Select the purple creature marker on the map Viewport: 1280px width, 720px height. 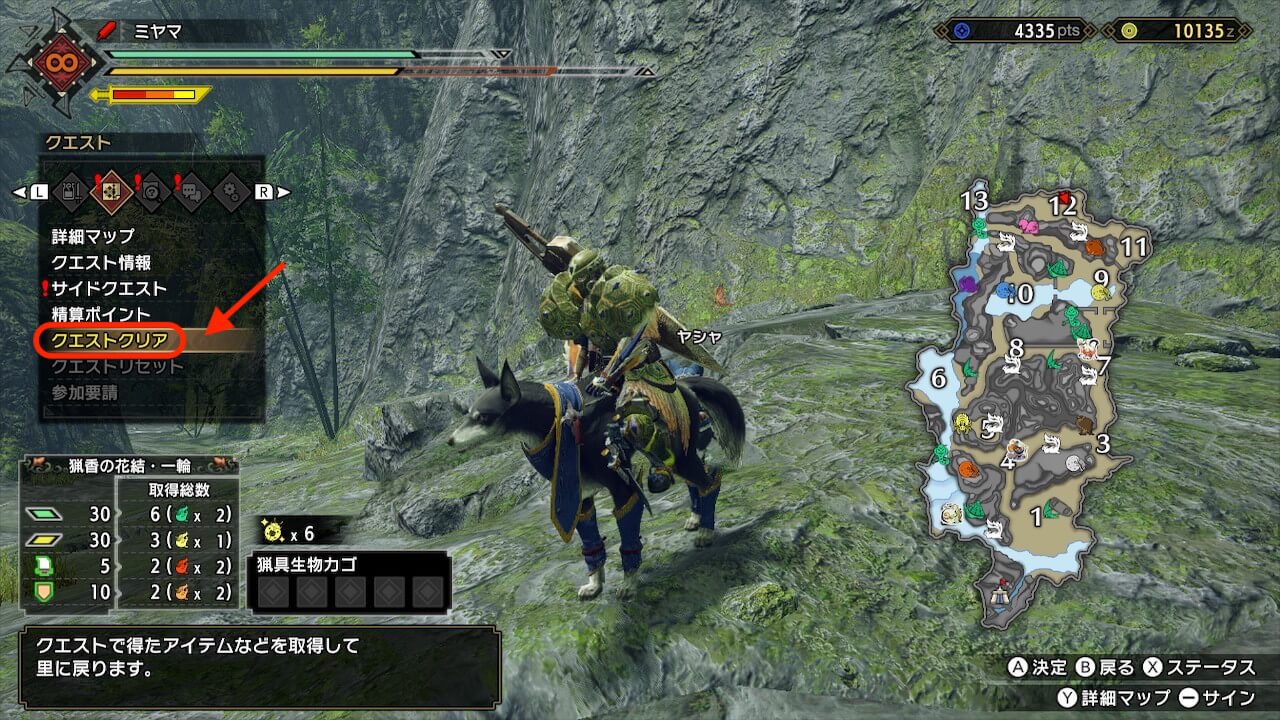click(968, 284)
